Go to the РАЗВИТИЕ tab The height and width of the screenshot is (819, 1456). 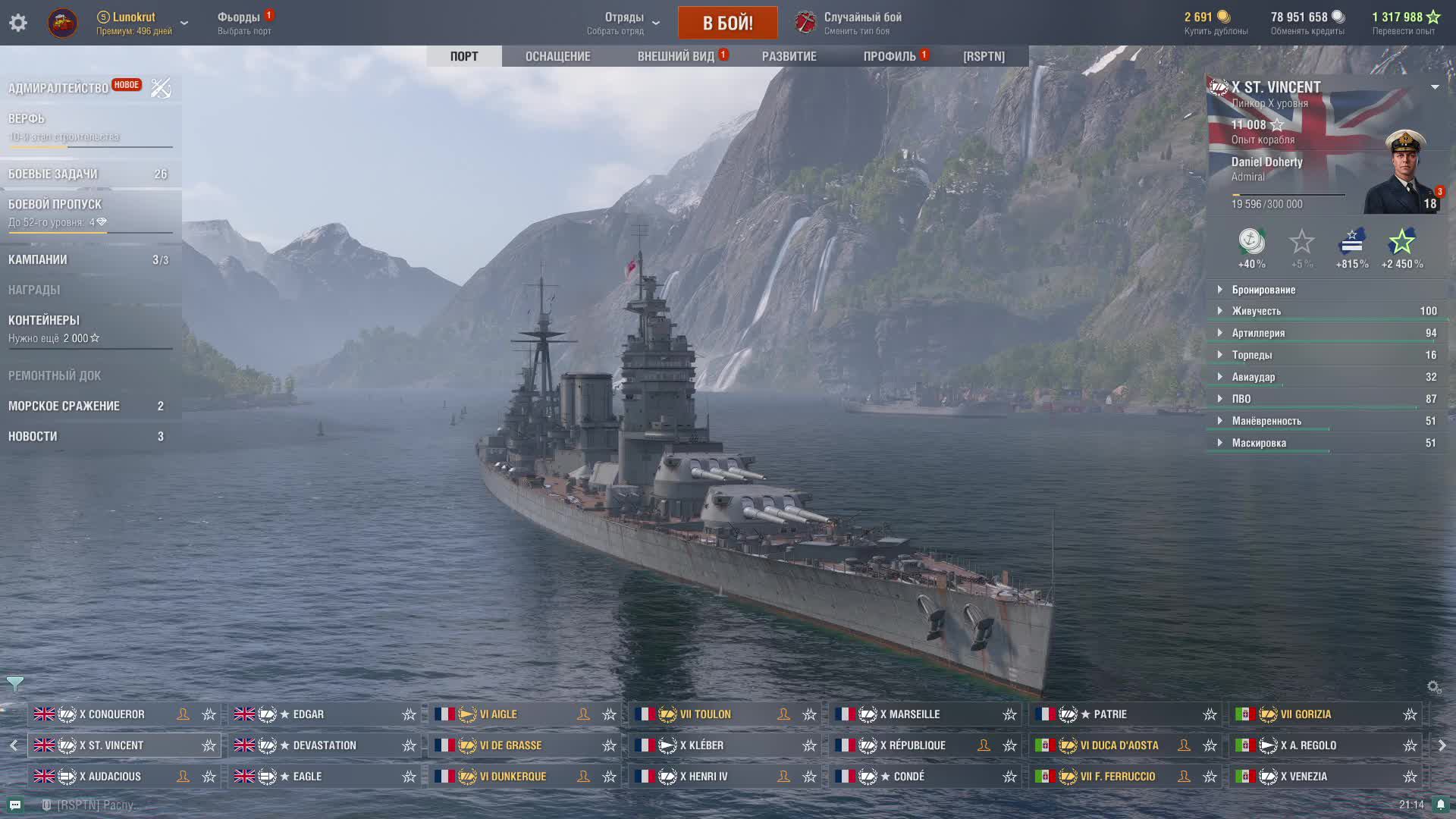pos(789,56)
